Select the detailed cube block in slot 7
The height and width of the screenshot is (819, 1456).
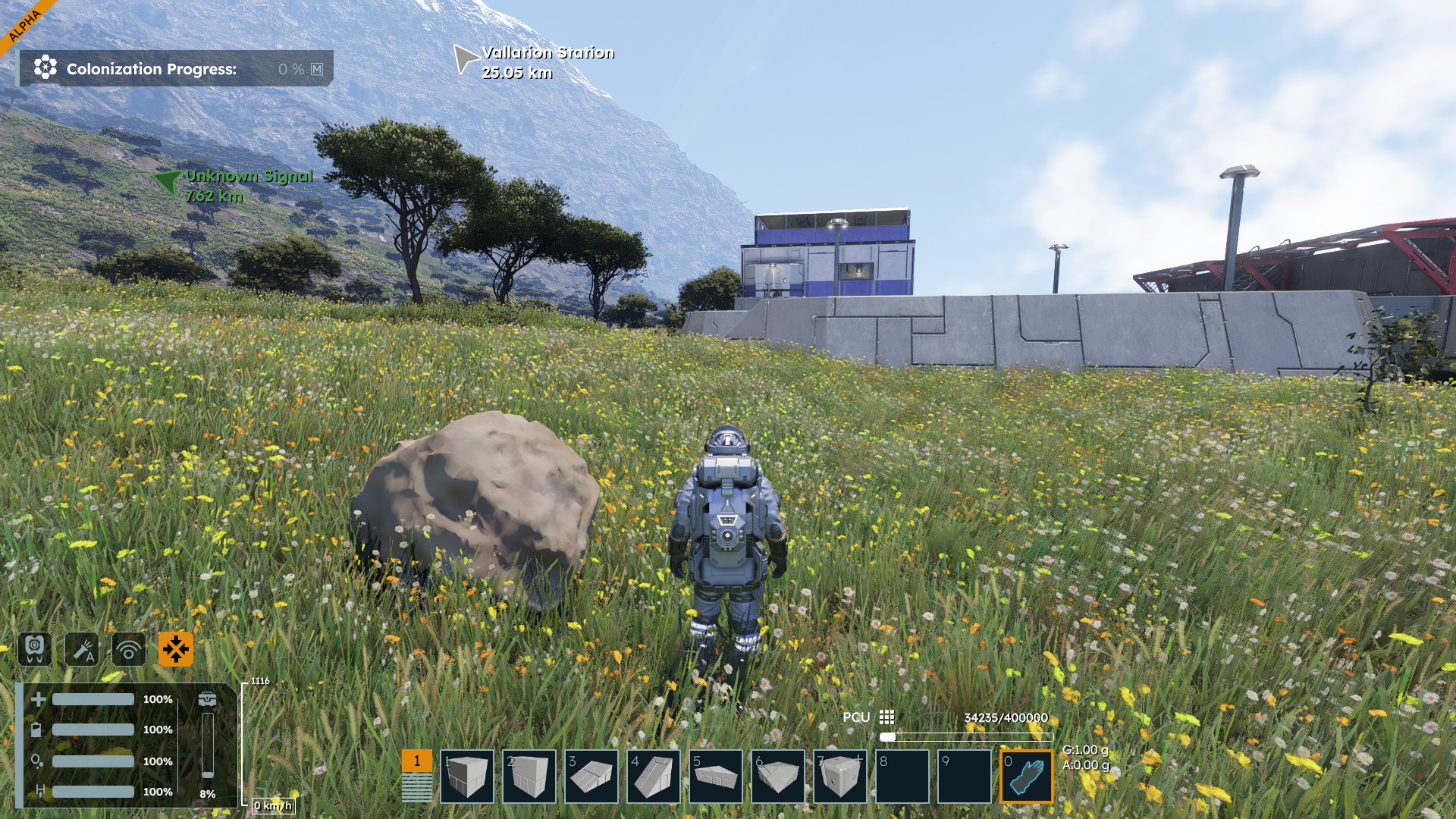coord(839,776)
